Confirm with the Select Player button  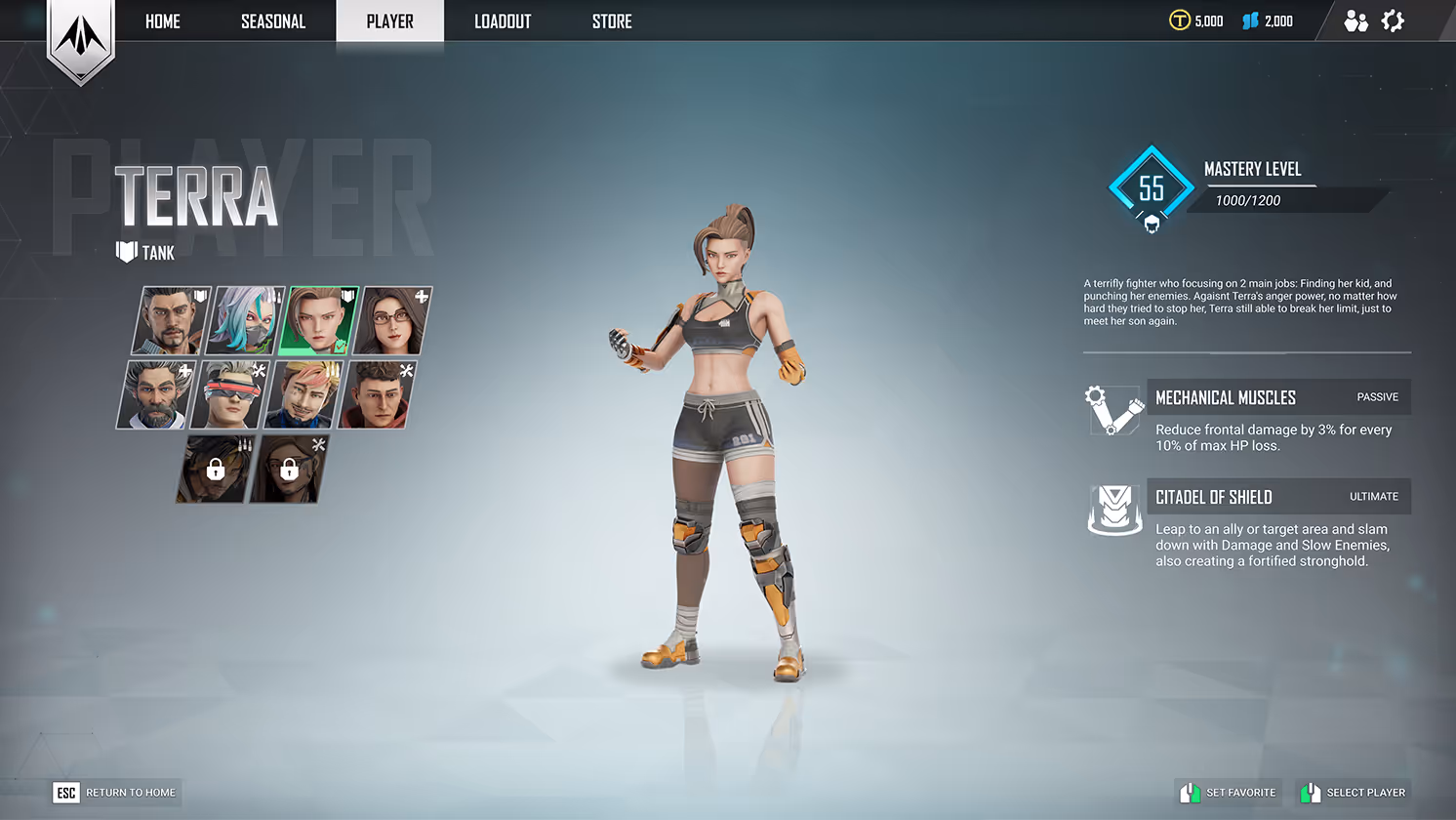[x=1355, y=793]
